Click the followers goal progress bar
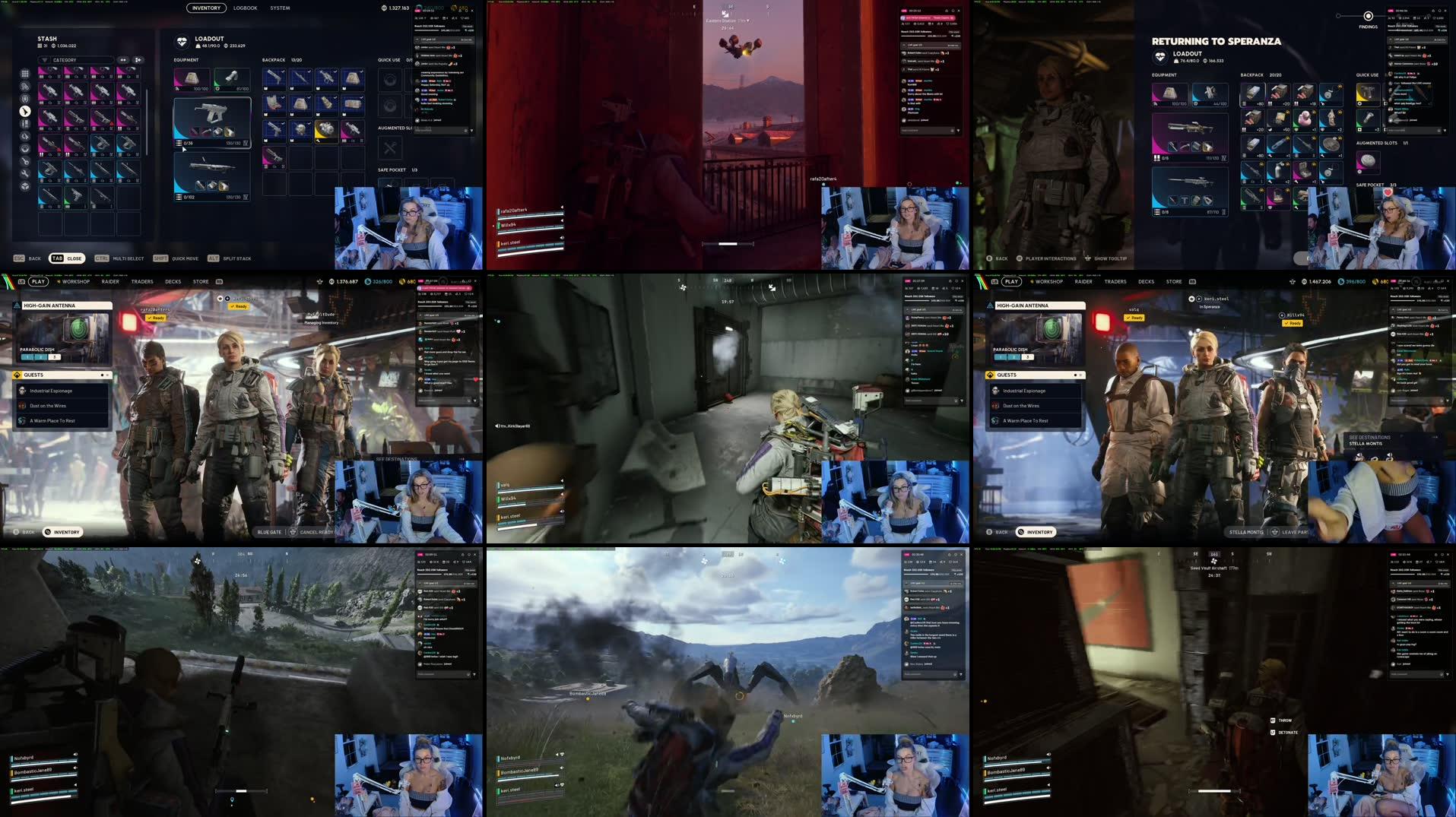1456x817 pixels. click(427, 31)
